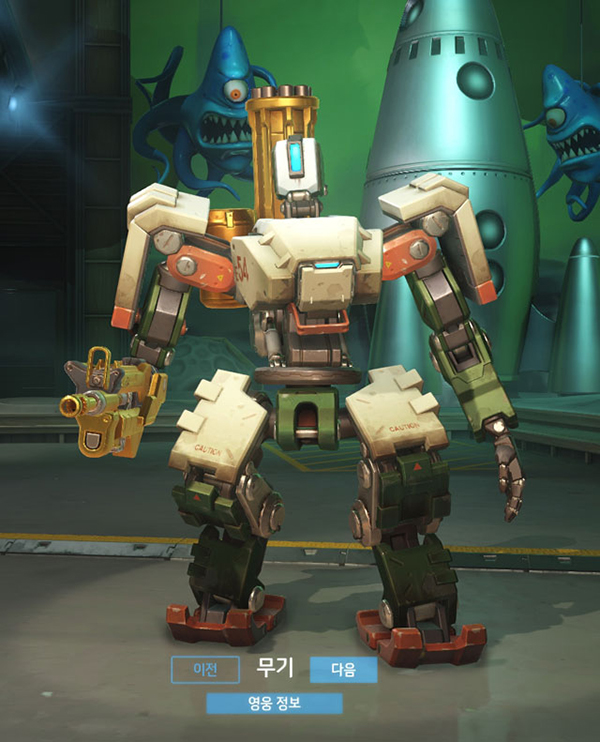
Task: Select the 다음 (next) button
Action: click(x=343, y=669)
